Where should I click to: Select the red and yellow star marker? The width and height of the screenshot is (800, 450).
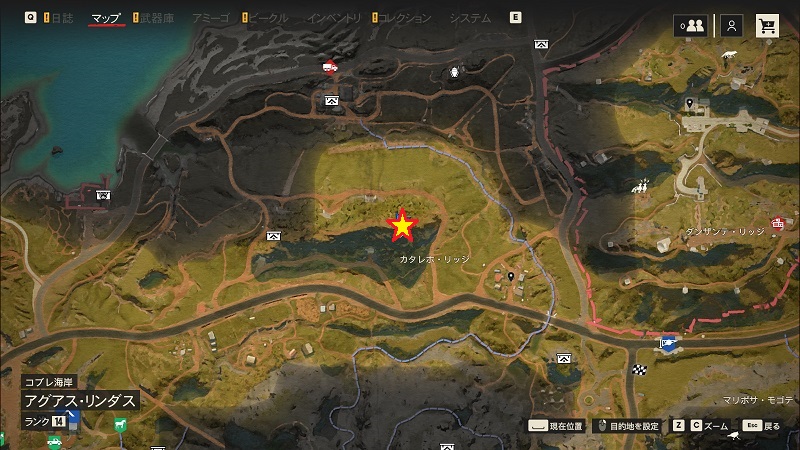[402, 227]
